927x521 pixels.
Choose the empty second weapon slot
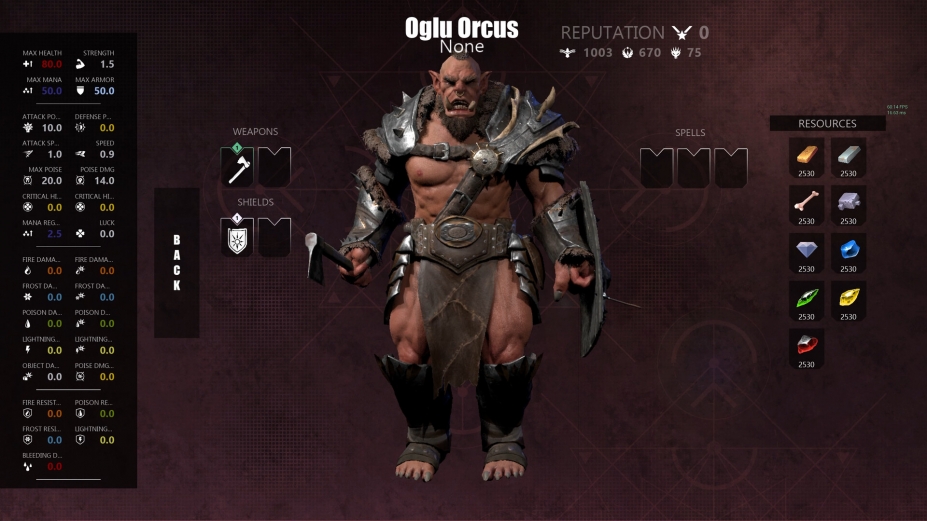[275, 167]
